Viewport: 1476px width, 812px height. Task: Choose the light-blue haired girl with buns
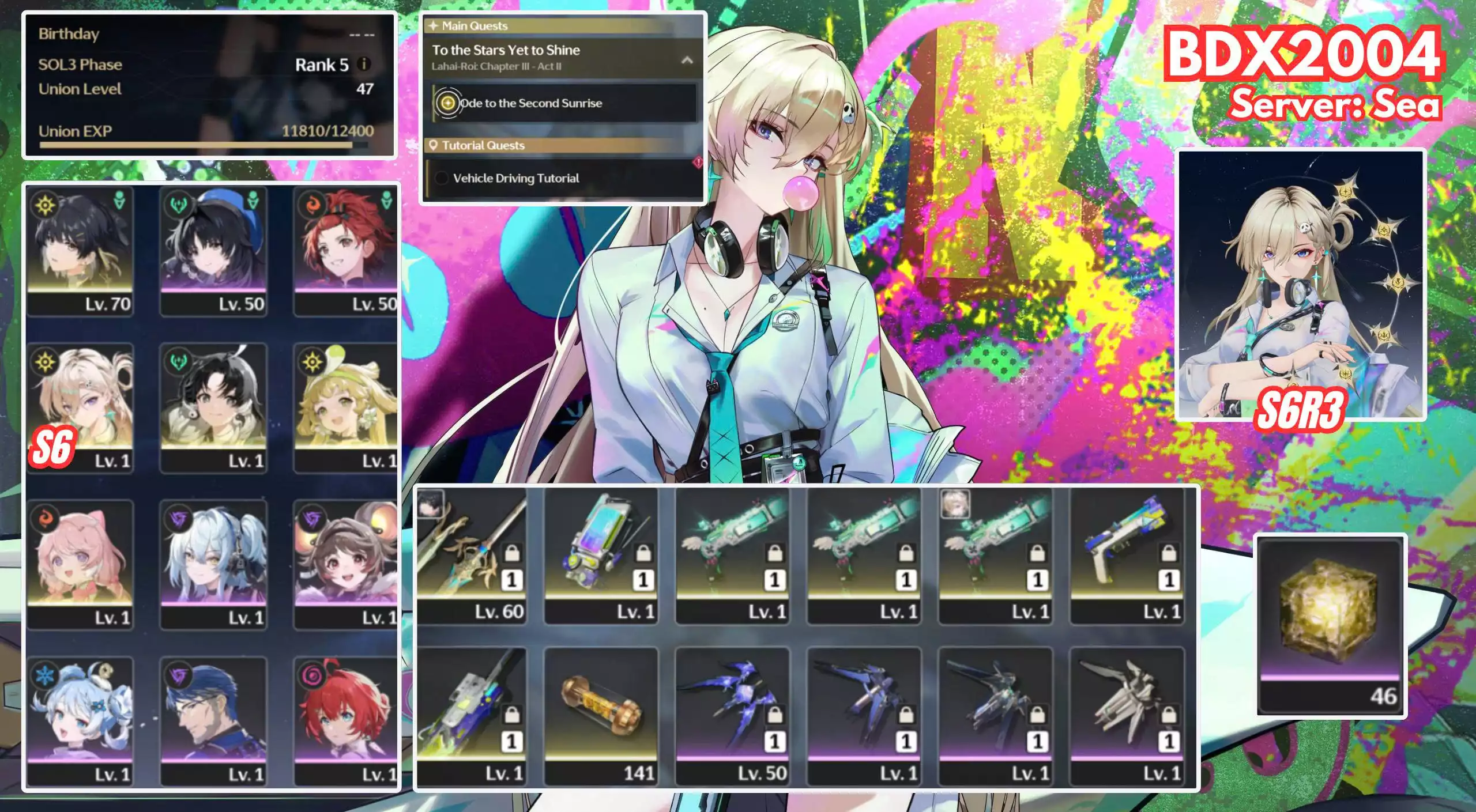point(80,721)
